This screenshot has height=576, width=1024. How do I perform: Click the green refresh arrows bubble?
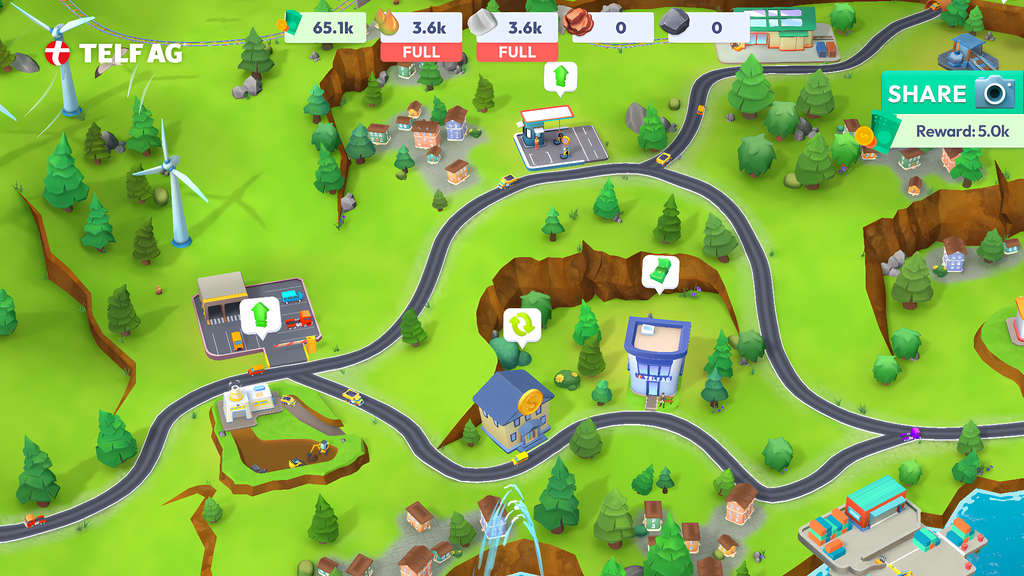pyautogui.click(x=521, y=324)
